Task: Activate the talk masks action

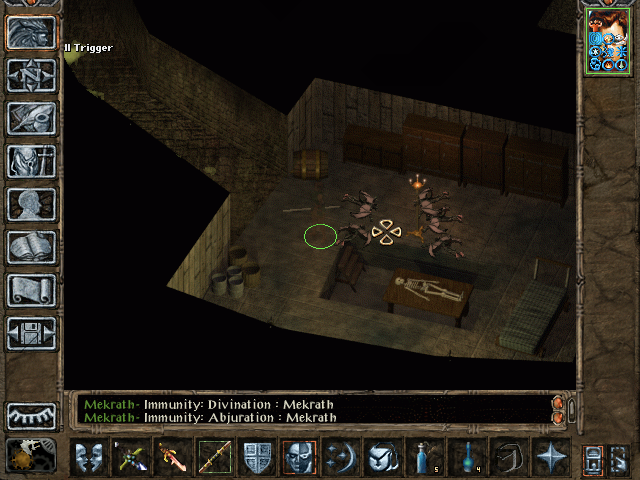Action: click(x=90, y=458)
